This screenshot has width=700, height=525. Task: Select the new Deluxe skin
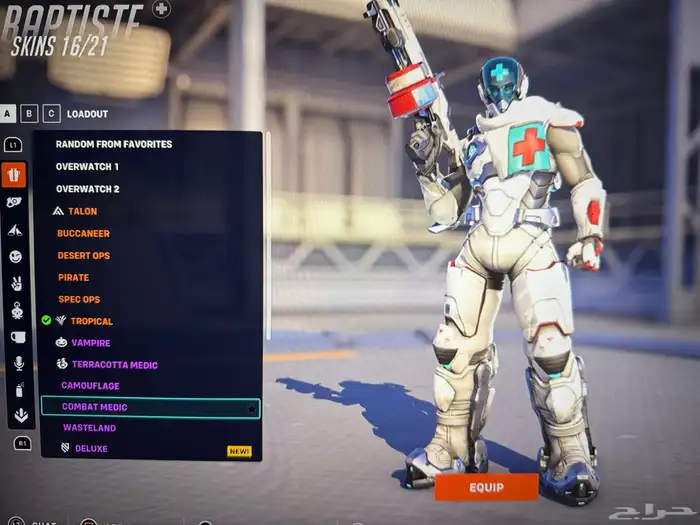pyautogui.click(x=90, y=449)
